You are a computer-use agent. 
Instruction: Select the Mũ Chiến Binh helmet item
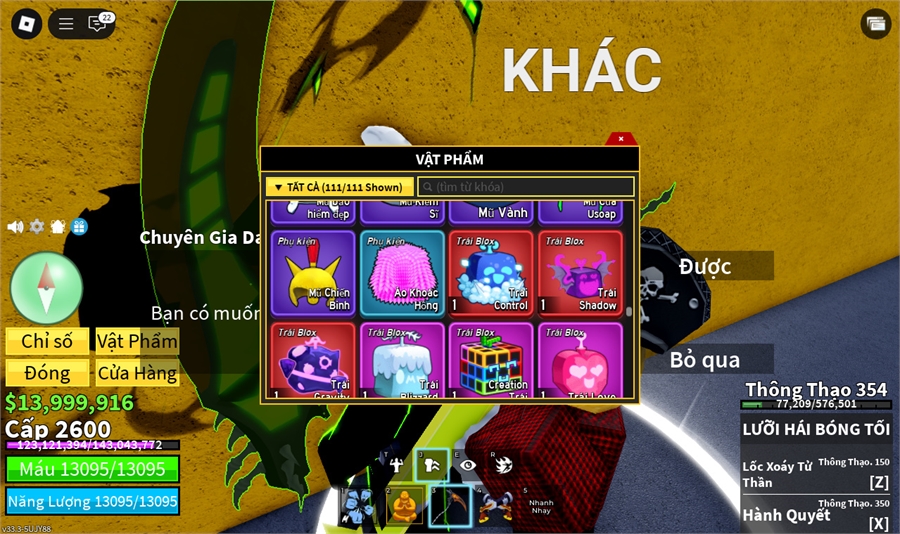click(313, 273)
